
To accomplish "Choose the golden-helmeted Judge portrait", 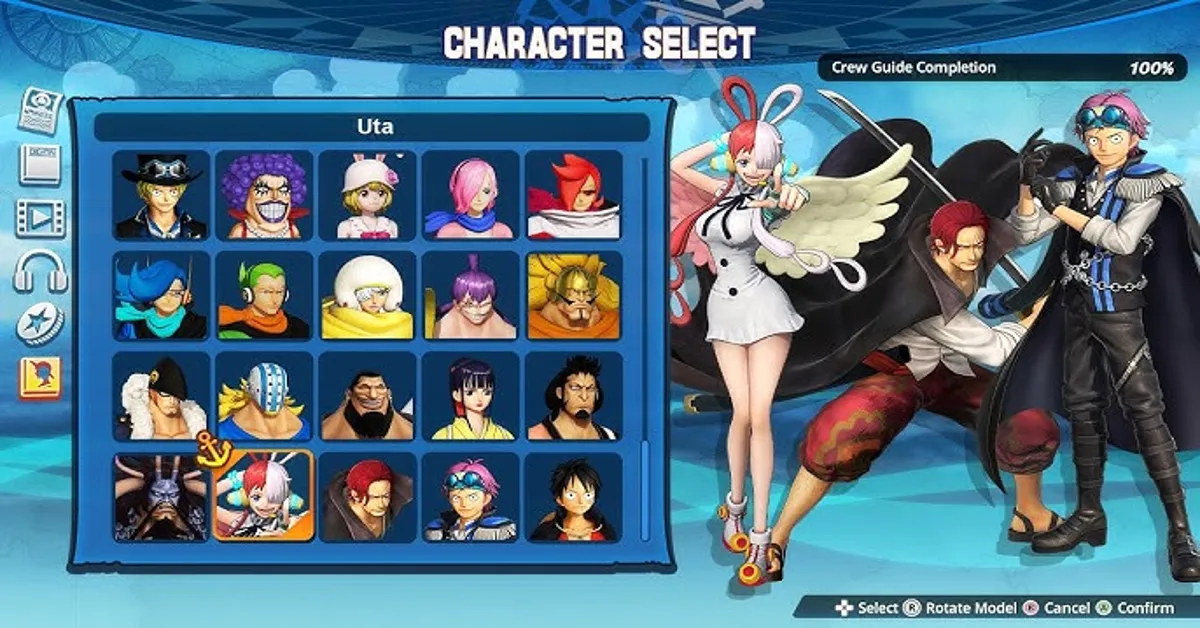I will (573, 296).
